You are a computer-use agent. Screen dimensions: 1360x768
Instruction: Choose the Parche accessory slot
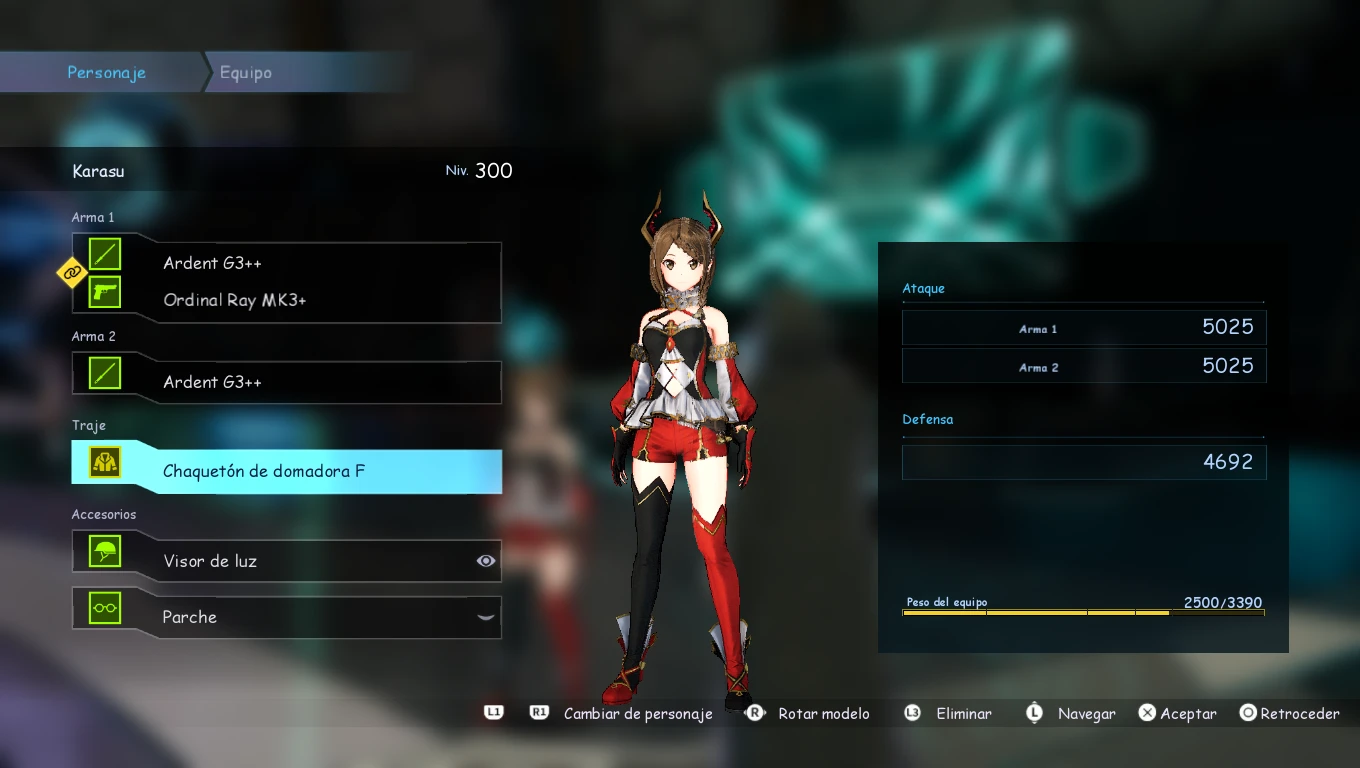click(190, 617)
